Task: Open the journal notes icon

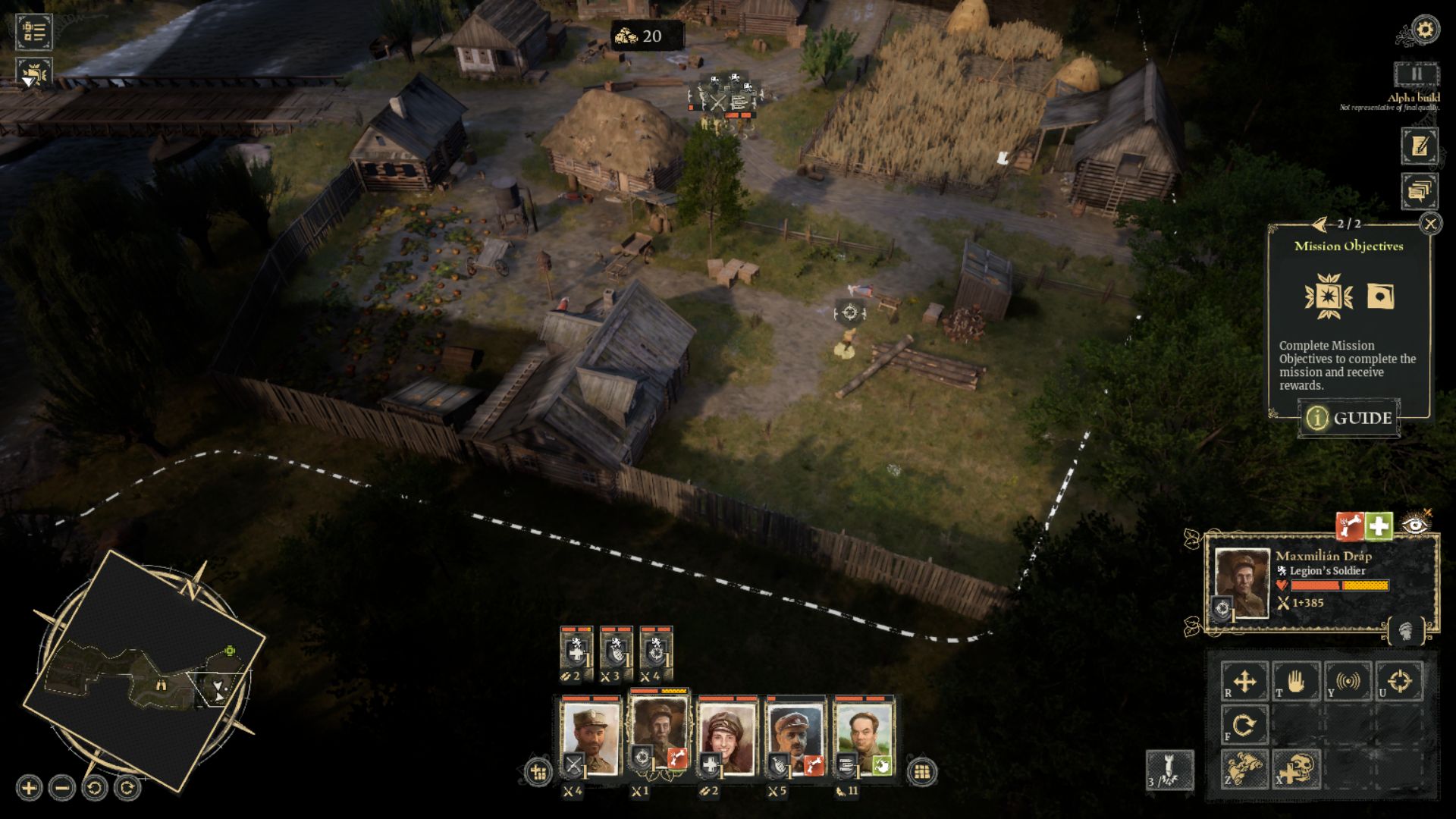Action: tap(1419, 146)
